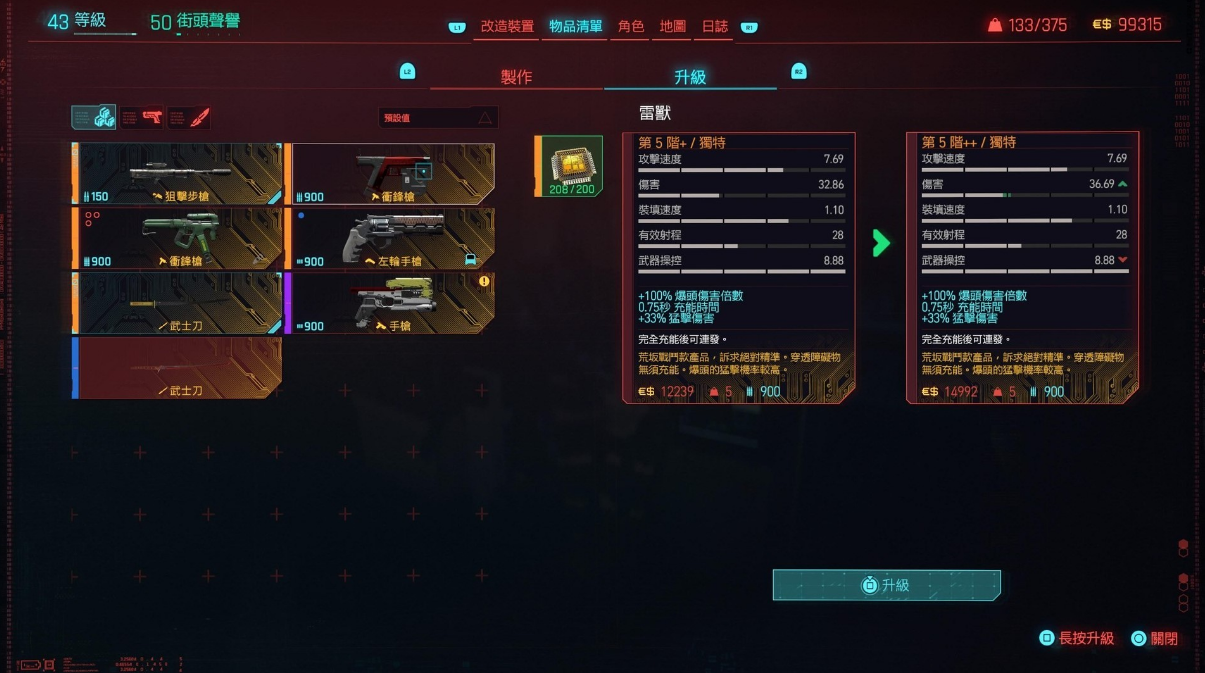Choose the green 衝鋒槍 submachine gun slot

pyautogui.click(x=178, y=238)
